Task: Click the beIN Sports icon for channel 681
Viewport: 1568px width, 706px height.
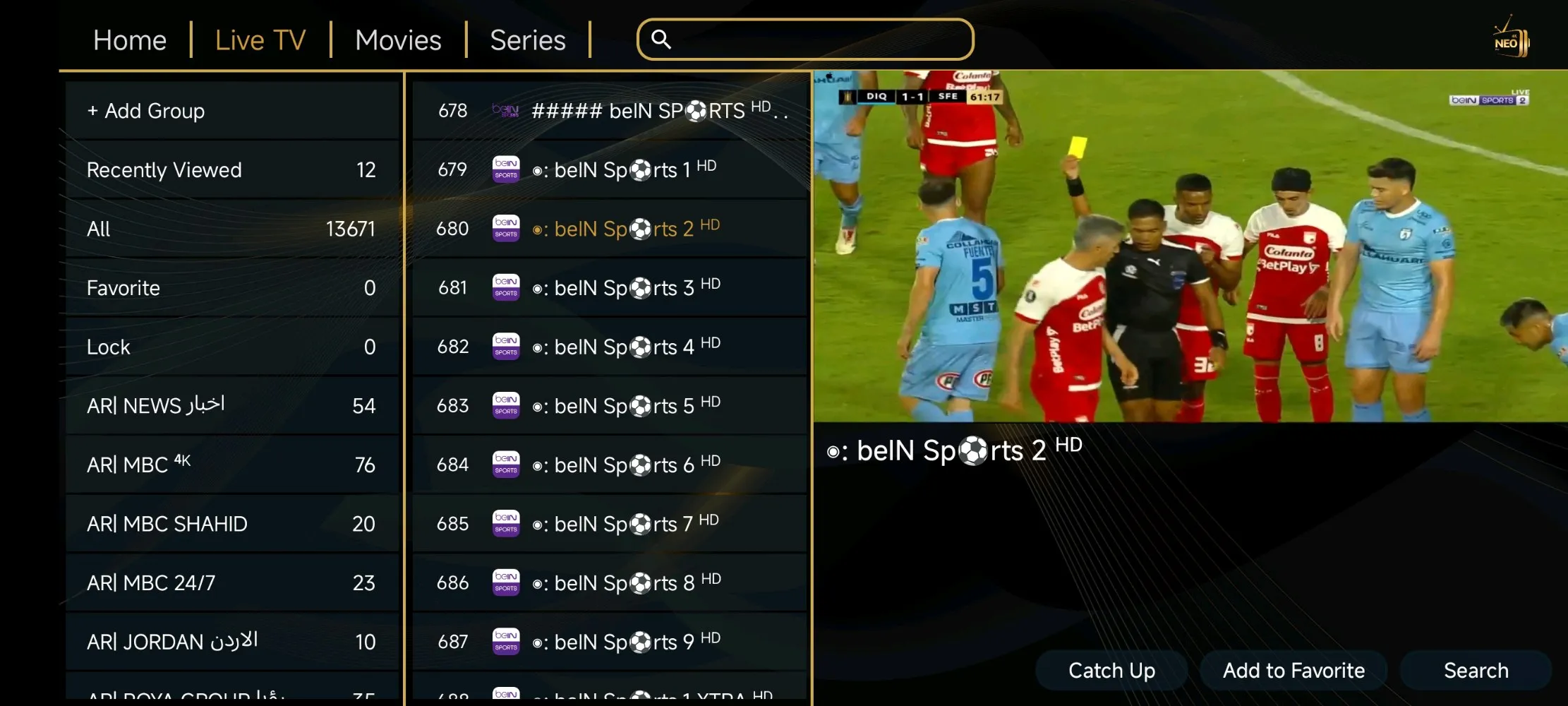Action: (506, 287)
